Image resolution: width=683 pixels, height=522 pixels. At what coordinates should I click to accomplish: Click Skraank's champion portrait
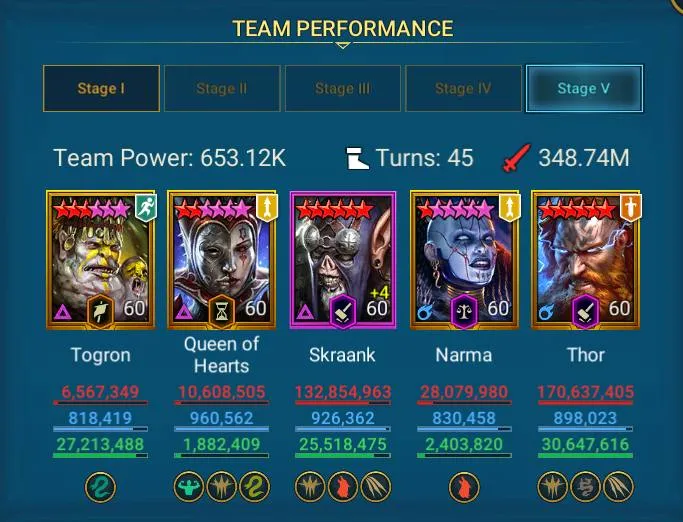pyautogui.click(x=343, y=259)
